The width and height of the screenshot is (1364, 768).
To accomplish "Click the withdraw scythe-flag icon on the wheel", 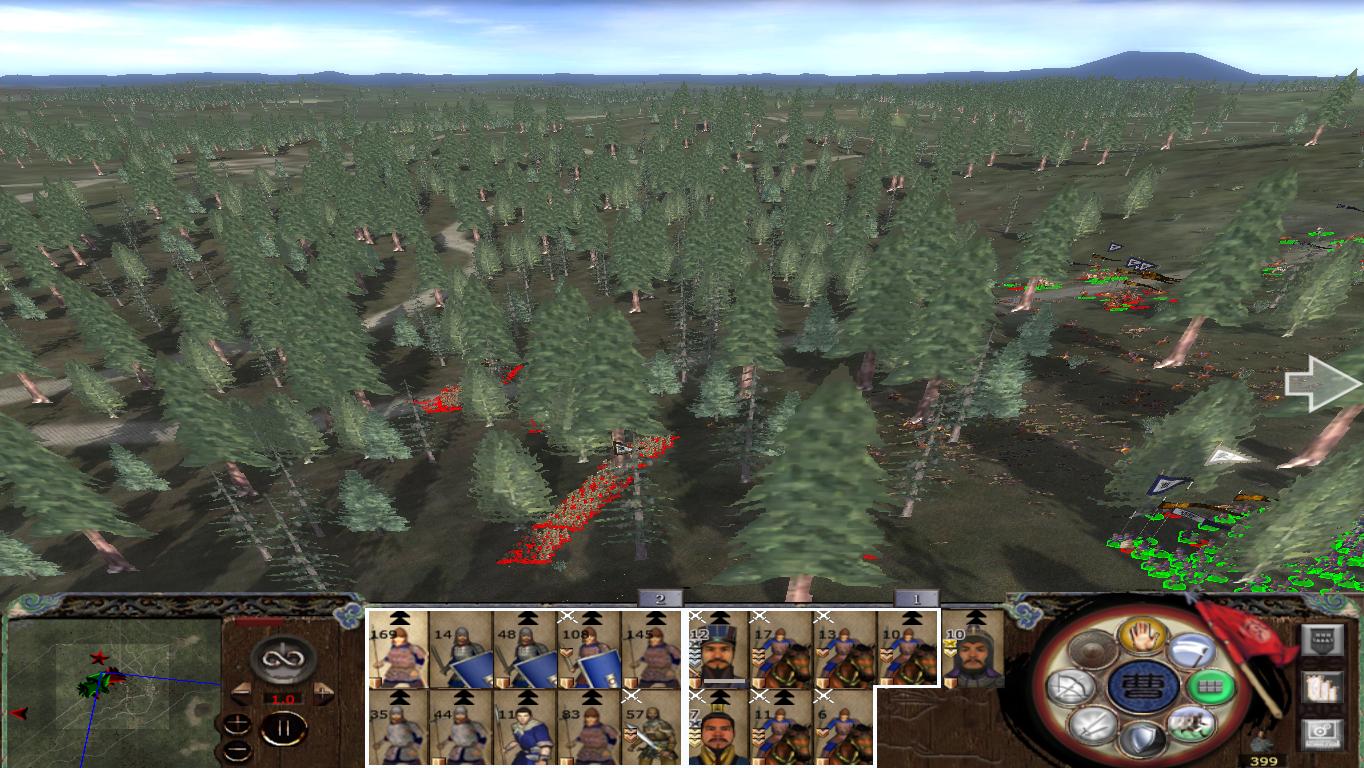I will coord(1192,653).
